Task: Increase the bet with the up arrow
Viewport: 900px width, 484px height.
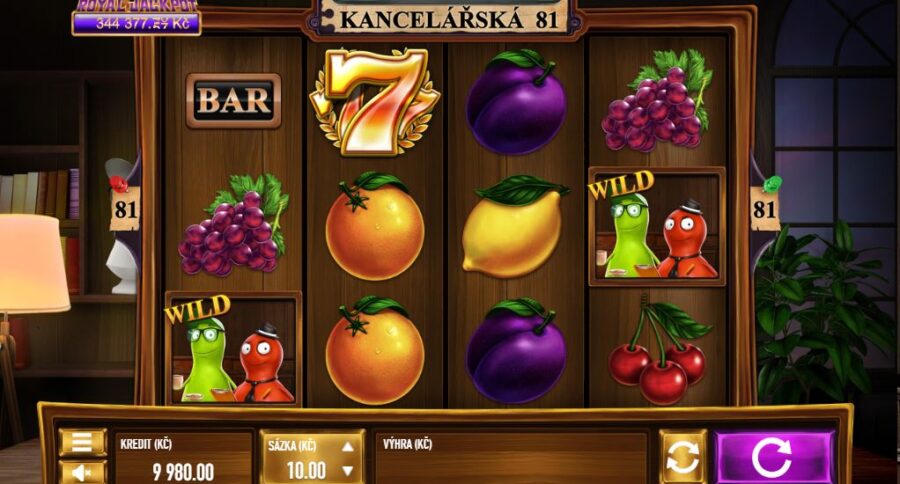Action: (x=347, y=448)
